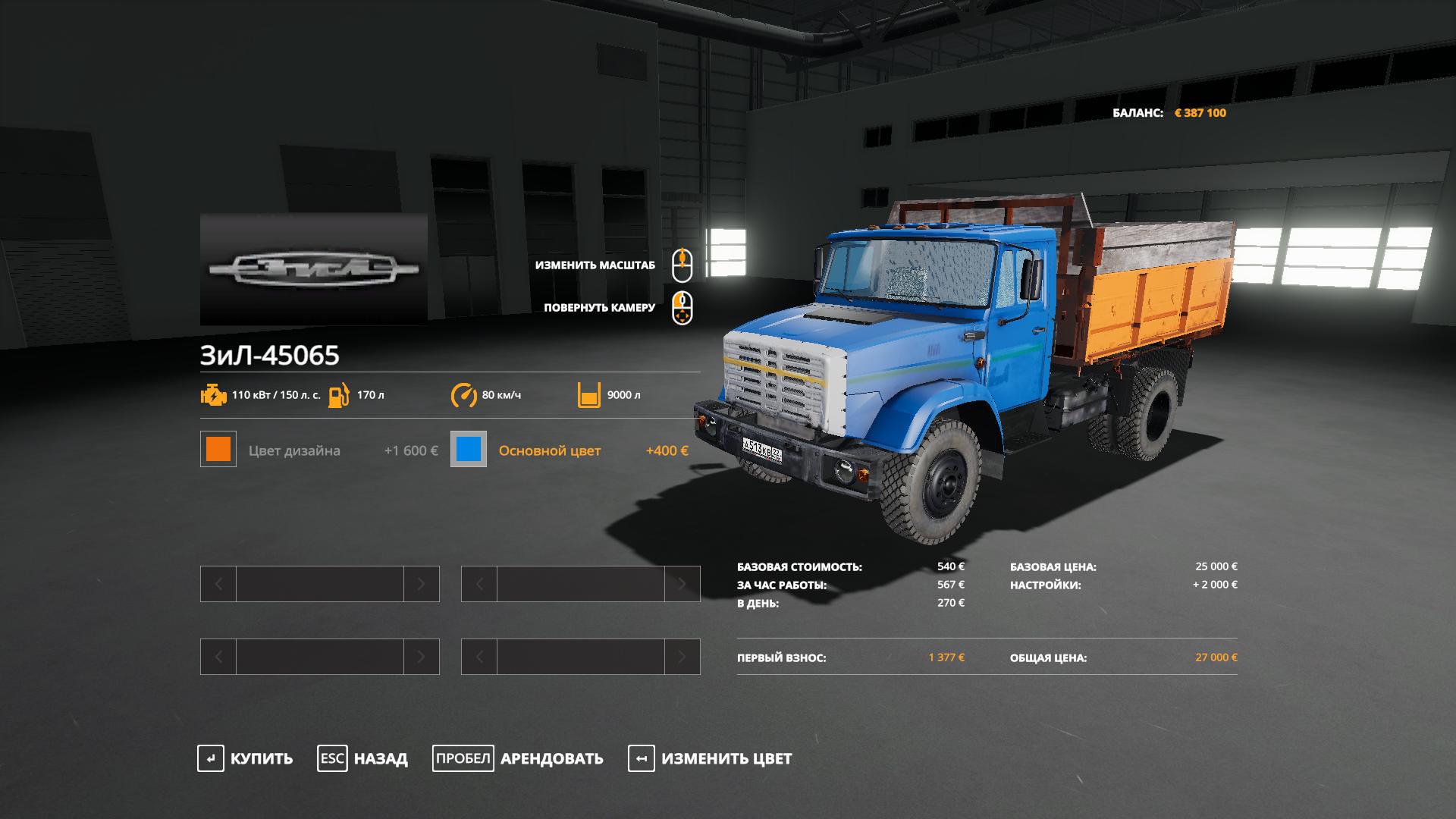The image size is (1456, 819).
Task: Buy the truck with the Купить button
Action: coord(246,758)
